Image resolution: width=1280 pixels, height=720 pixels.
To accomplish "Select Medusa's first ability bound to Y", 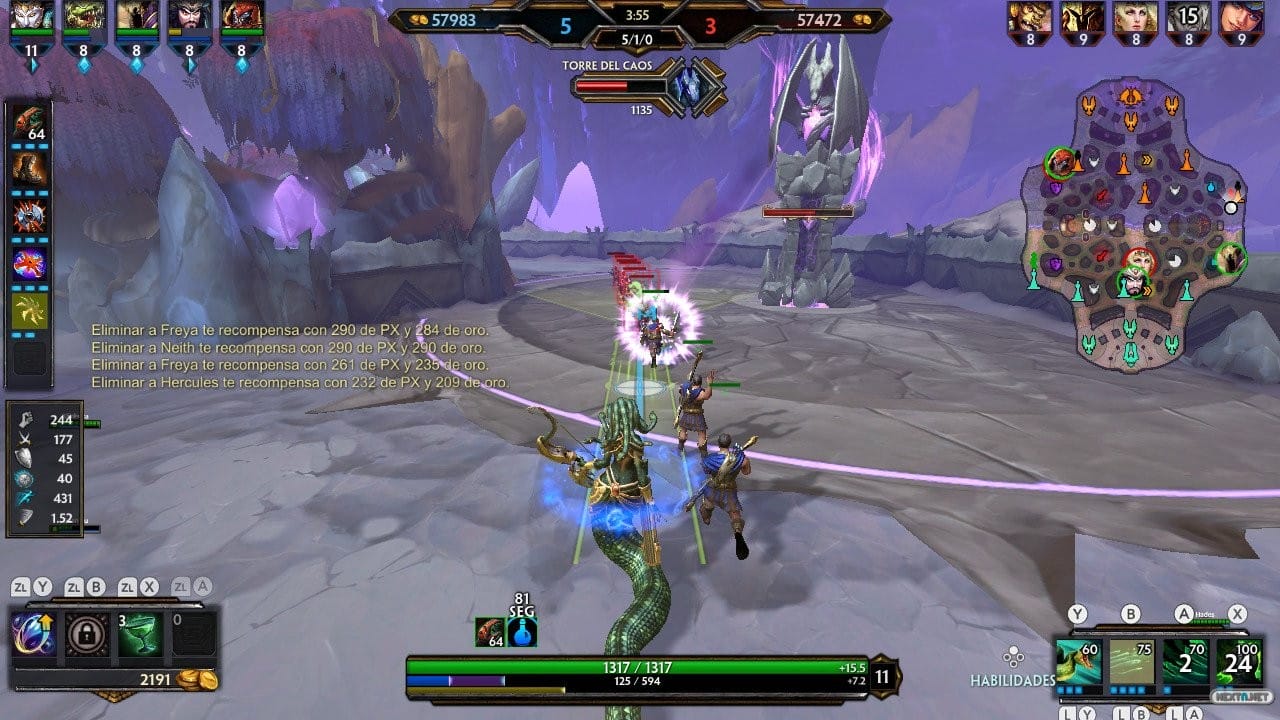I will (x=1078, y=660).
